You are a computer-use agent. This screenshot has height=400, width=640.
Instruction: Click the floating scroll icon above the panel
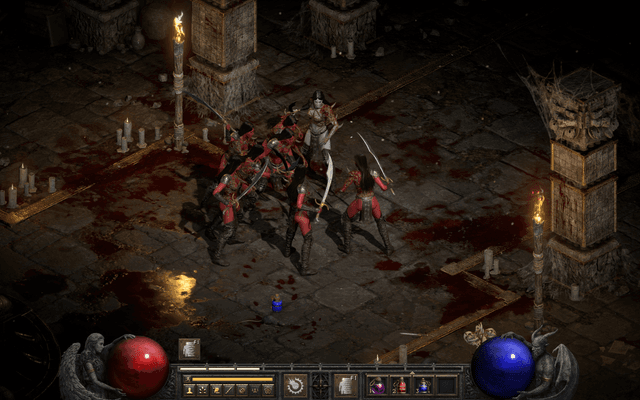coord(189,348)
